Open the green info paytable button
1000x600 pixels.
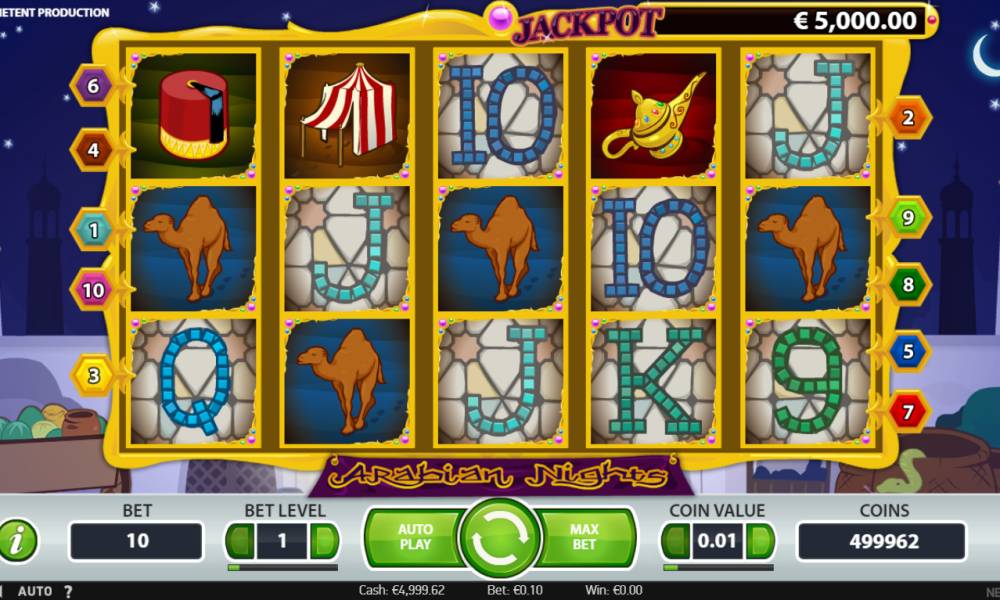tap(17, 541)
